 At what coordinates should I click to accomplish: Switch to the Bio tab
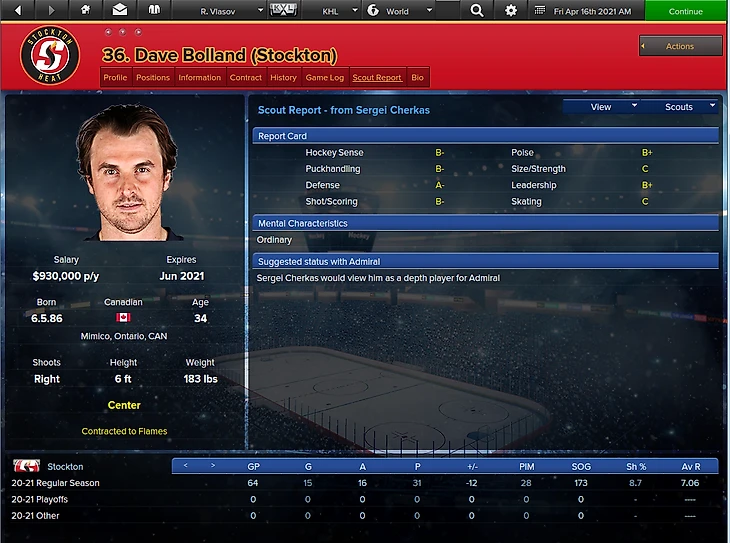pyautogui.click(x=417, y=77)
